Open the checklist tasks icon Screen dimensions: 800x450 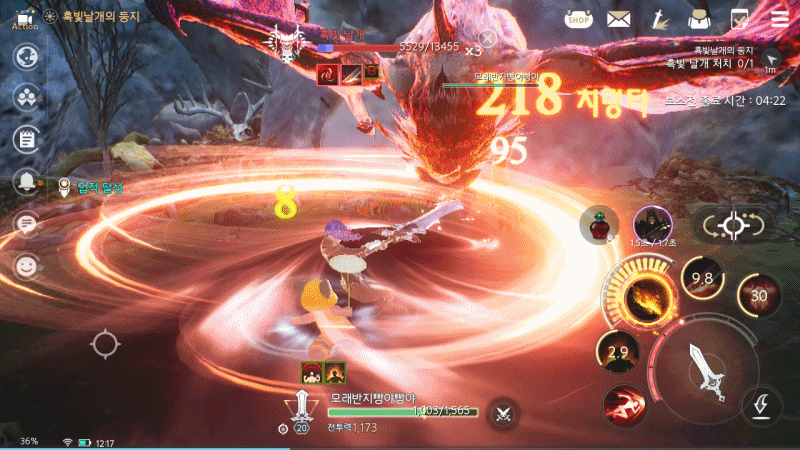coord(740,18)
